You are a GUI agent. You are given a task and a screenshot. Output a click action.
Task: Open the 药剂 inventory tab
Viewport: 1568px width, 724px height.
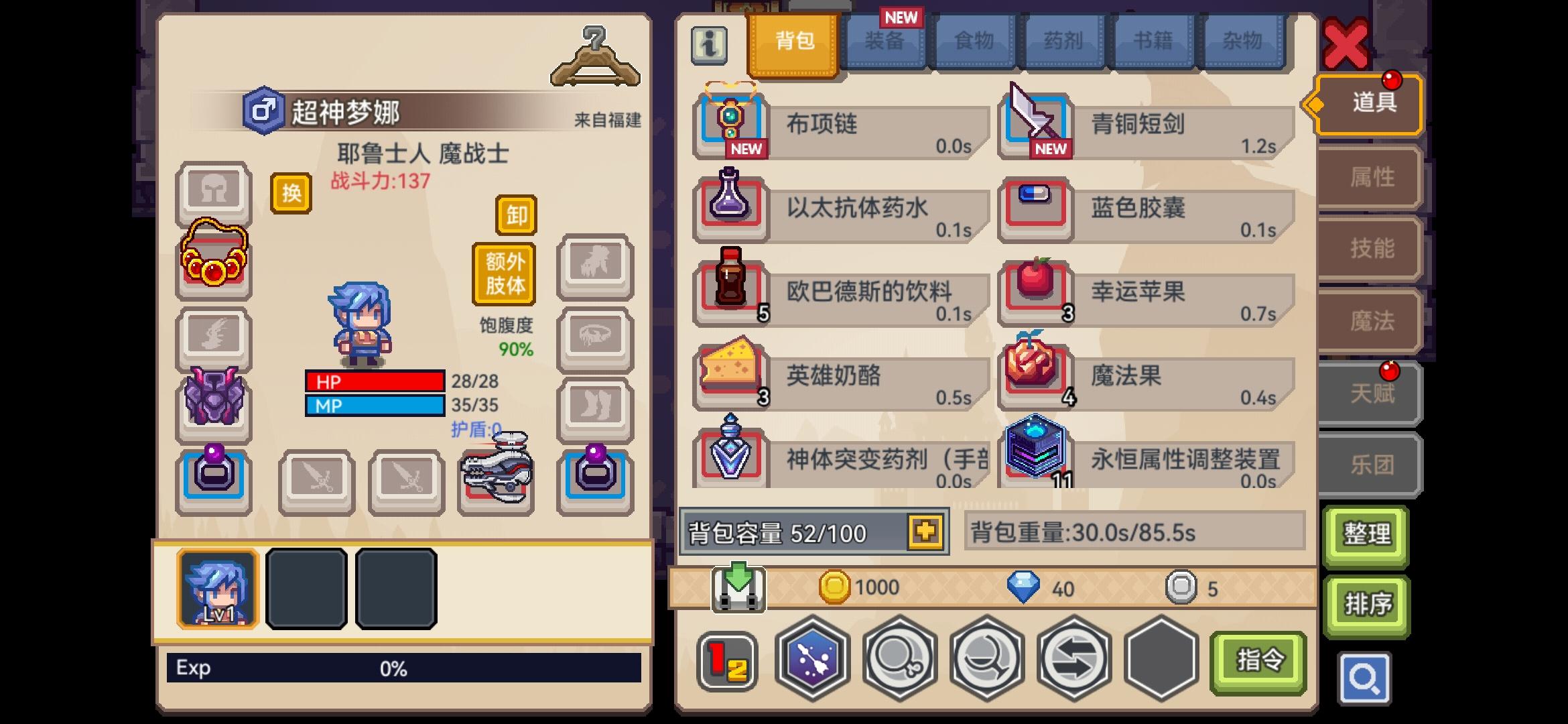[x=1064, y=40]
